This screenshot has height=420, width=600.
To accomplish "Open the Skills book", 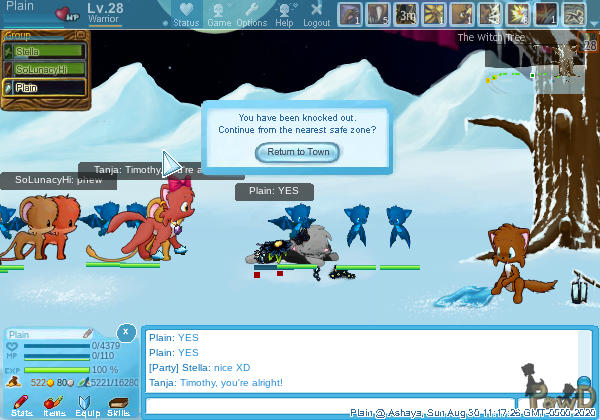I will 118,406.
